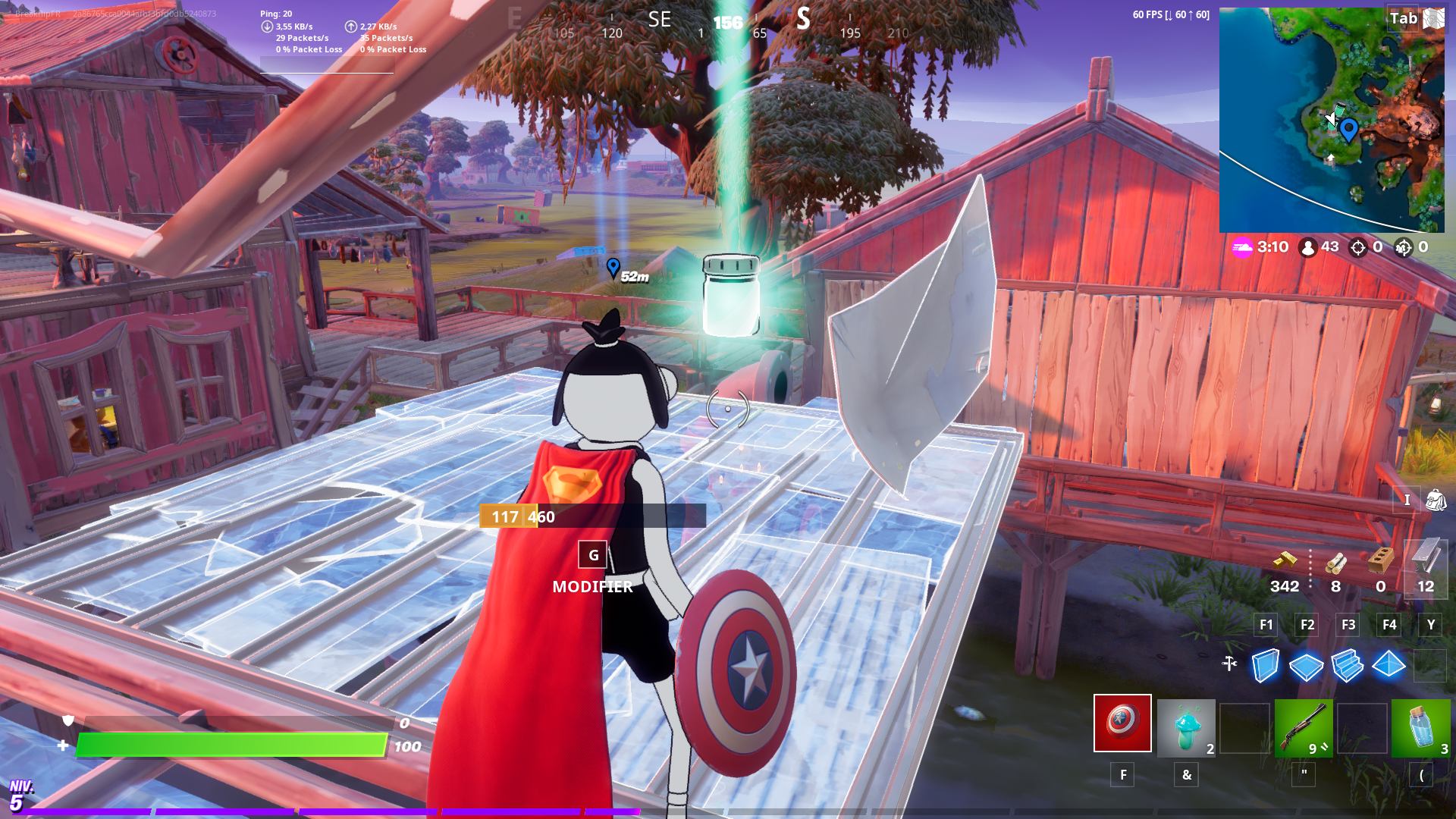Open the full map via the Tab label
1456x819 pixels.
[1404, 17]
